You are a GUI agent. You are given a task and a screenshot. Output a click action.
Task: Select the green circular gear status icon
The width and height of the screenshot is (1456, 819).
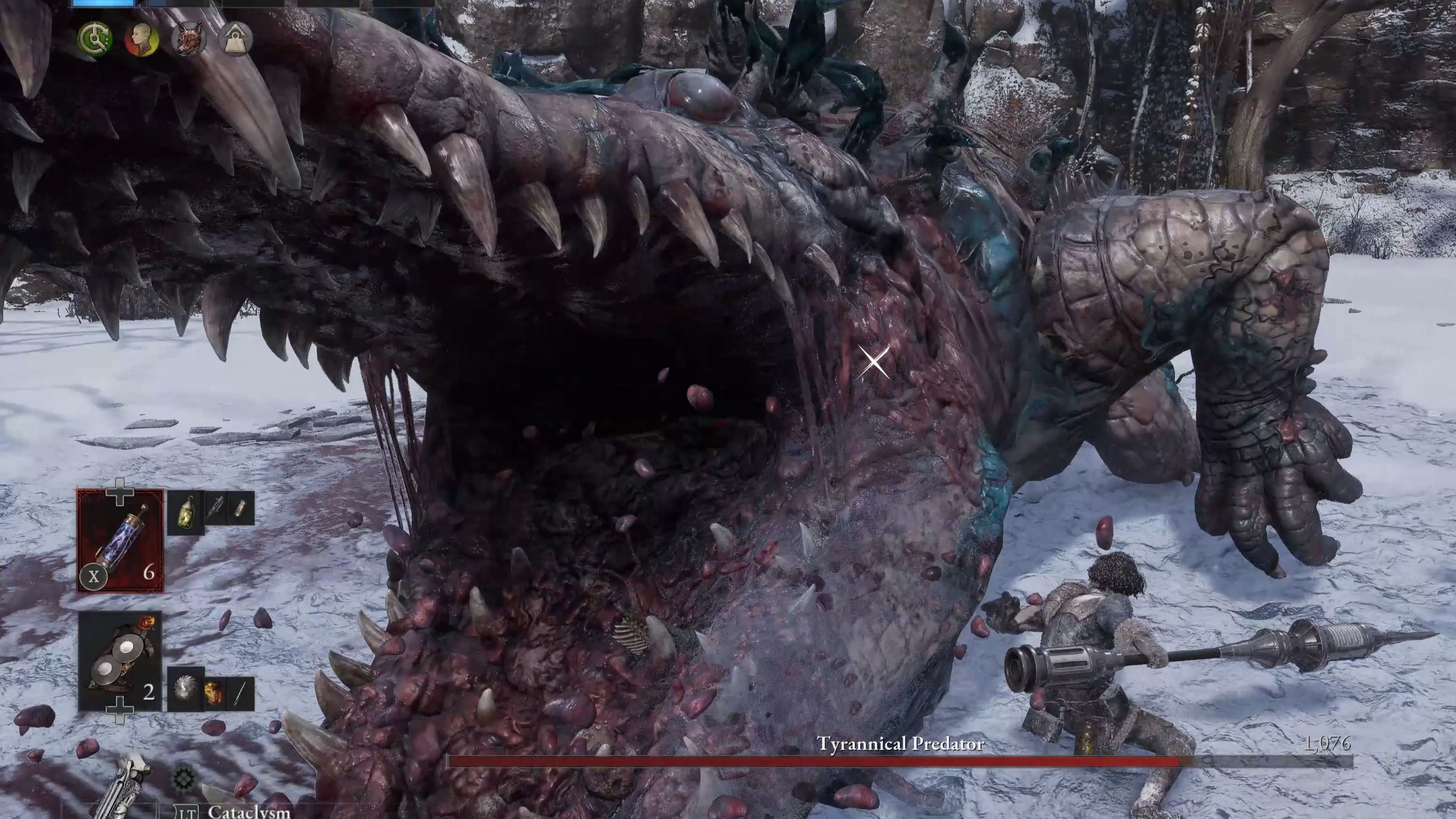(x=94, y=39)
